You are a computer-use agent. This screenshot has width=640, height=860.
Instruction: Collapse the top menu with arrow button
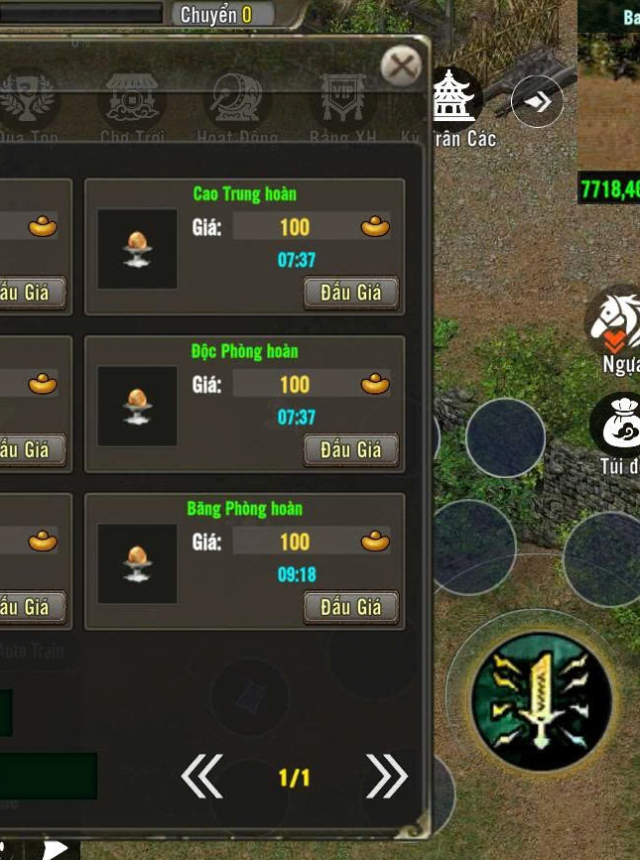(x=537, y=102)
